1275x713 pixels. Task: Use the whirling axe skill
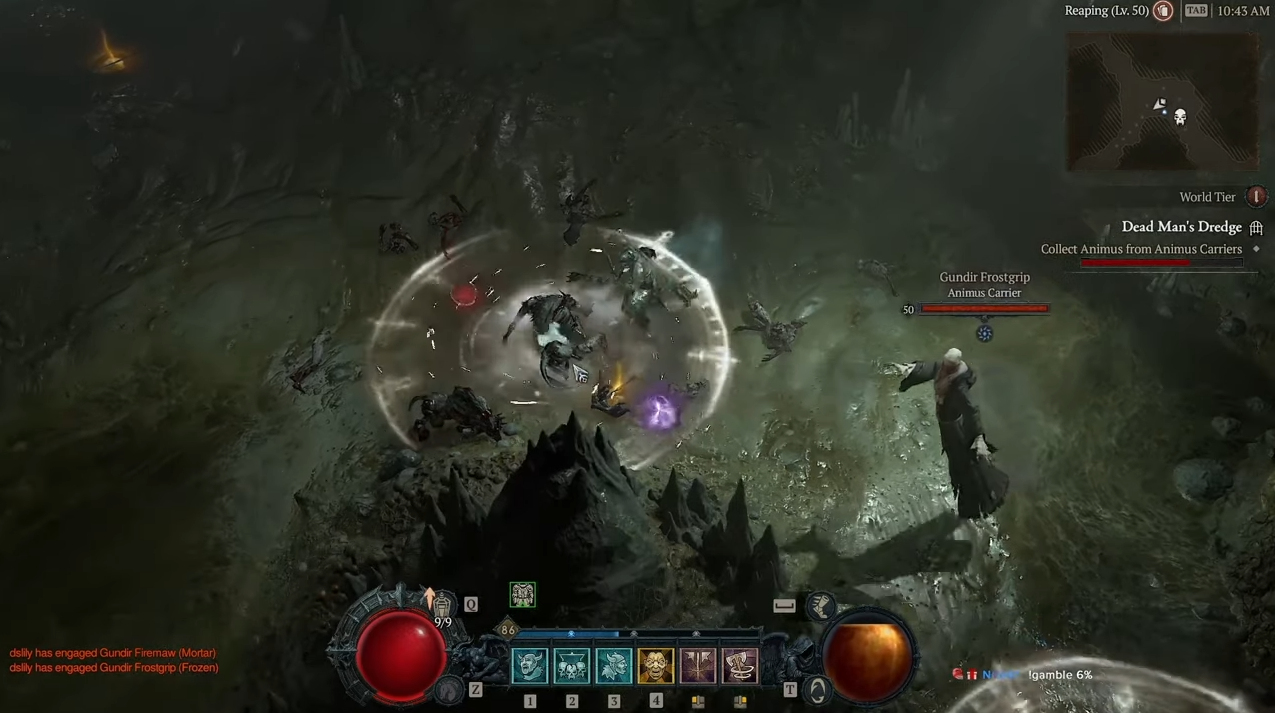click(740, 666)
